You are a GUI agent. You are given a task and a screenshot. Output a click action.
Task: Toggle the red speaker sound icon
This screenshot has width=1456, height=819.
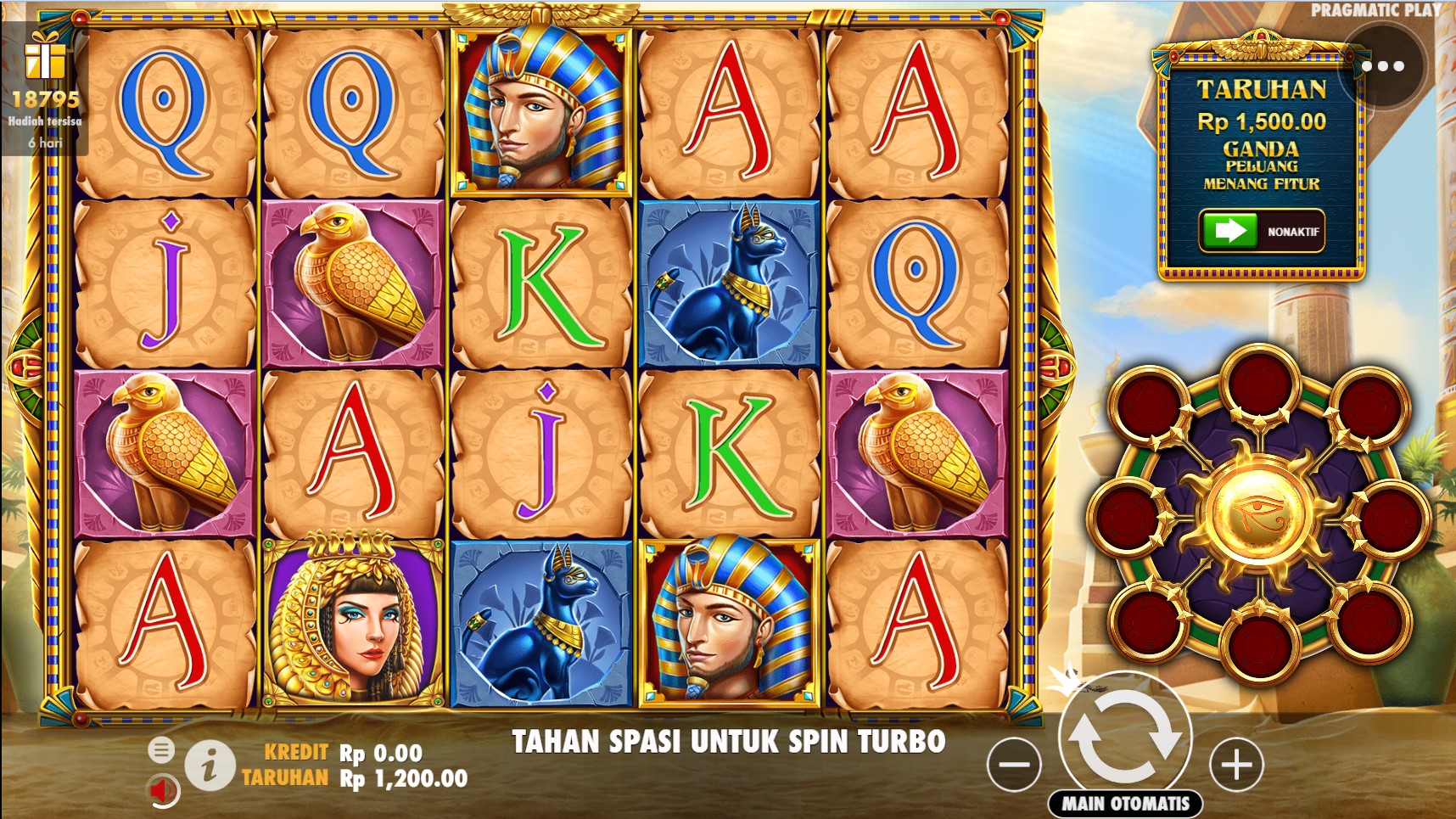point(163,791)
